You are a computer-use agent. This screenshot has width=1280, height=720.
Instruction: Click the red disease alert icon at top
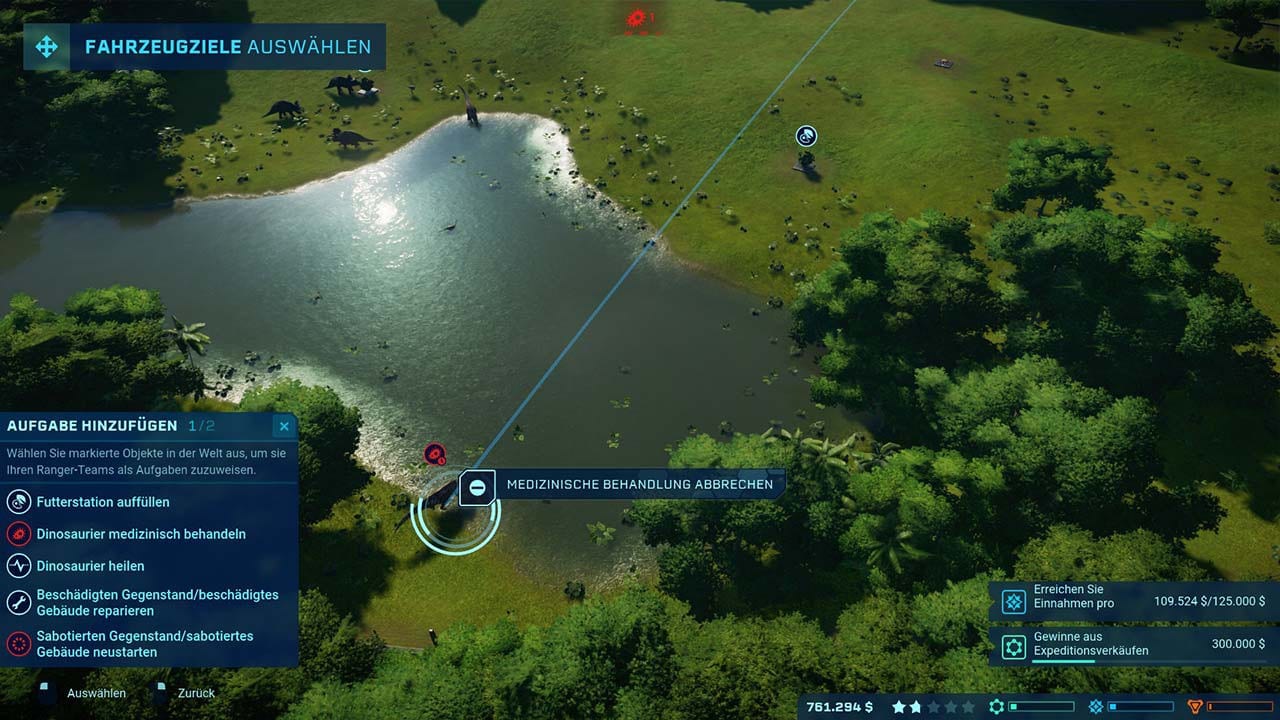click(x=636, y=17)
